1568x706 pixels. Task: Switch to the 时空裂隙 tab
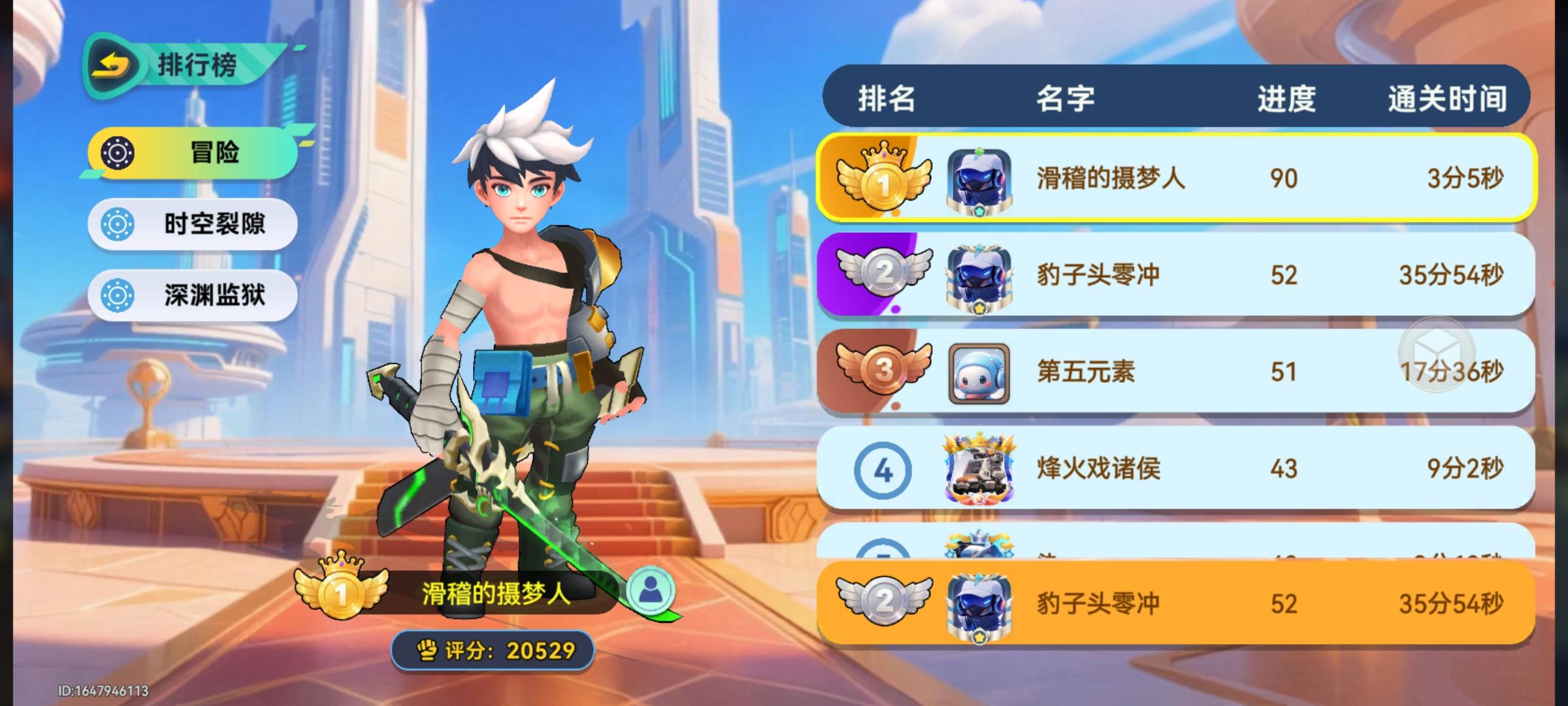(x=193, y=224)
